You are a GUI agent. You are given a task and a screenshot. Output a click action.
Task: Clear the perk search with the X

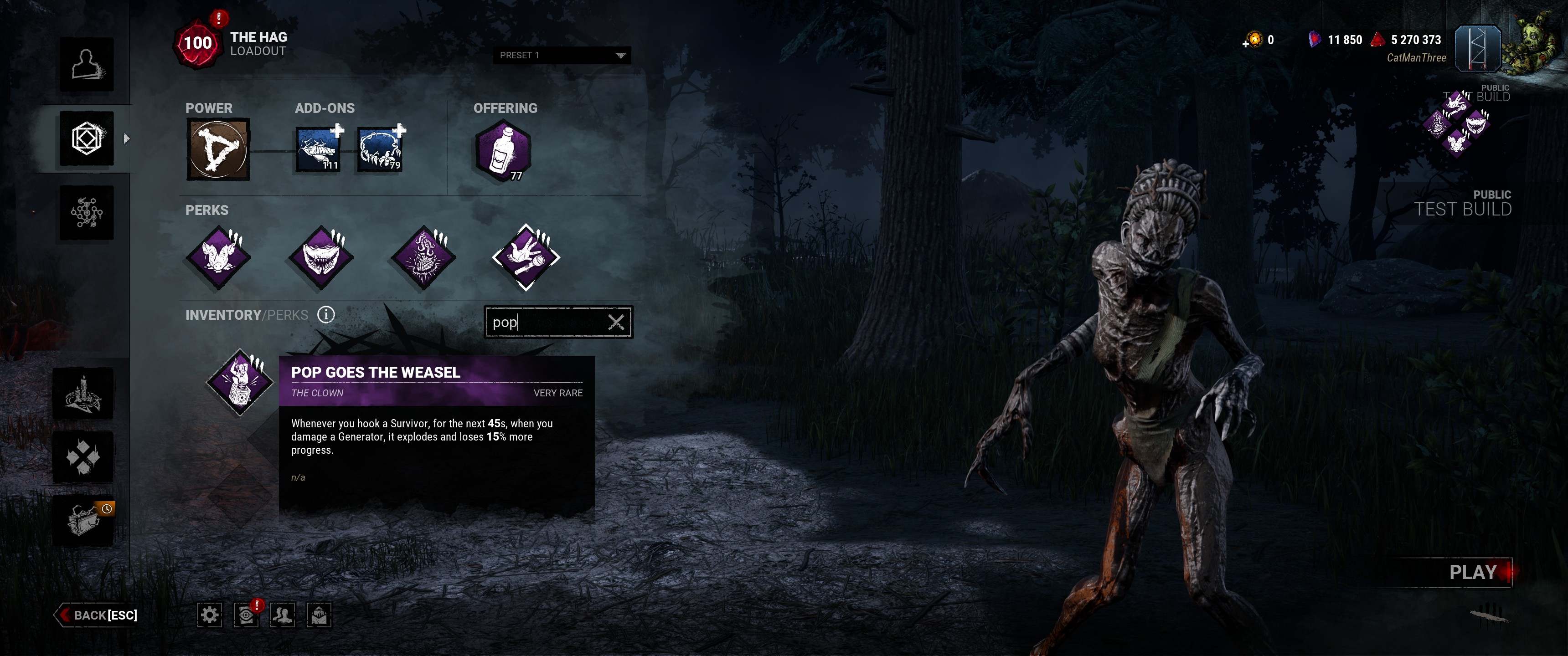(x=615, y=322)
